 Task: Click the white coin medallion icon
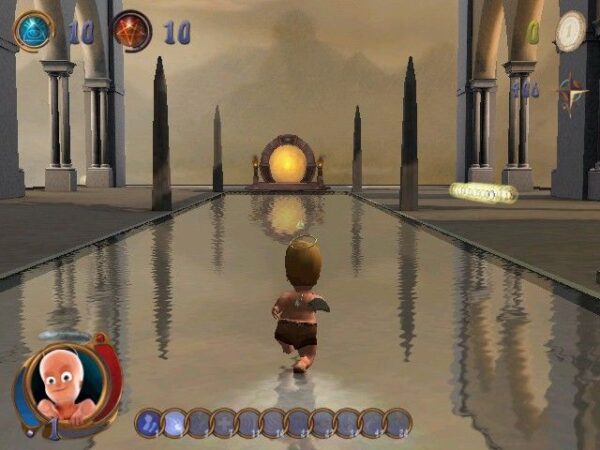(x=571, y=31)
